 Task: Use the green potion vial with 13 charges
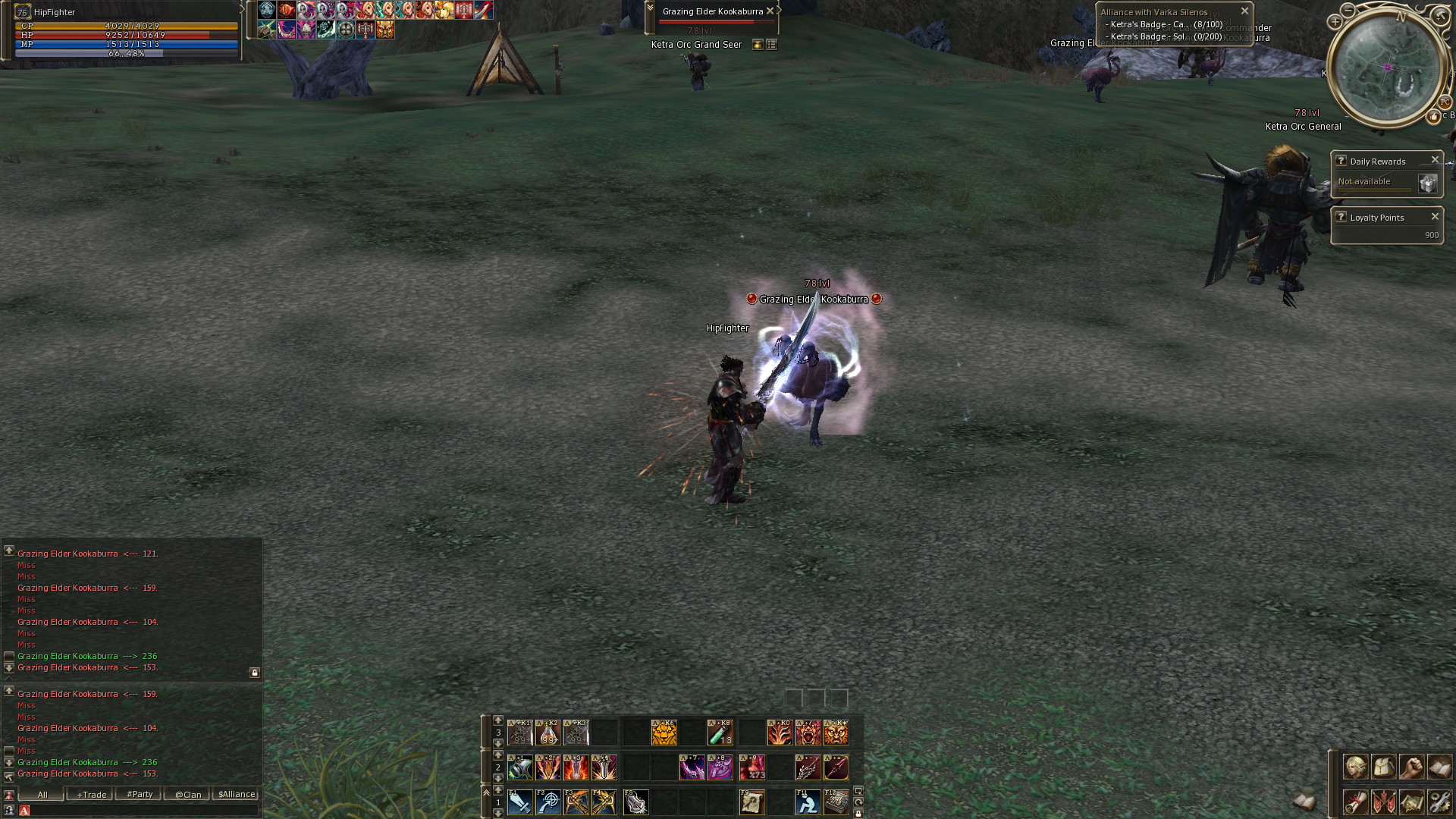click(x=720, y=733)
